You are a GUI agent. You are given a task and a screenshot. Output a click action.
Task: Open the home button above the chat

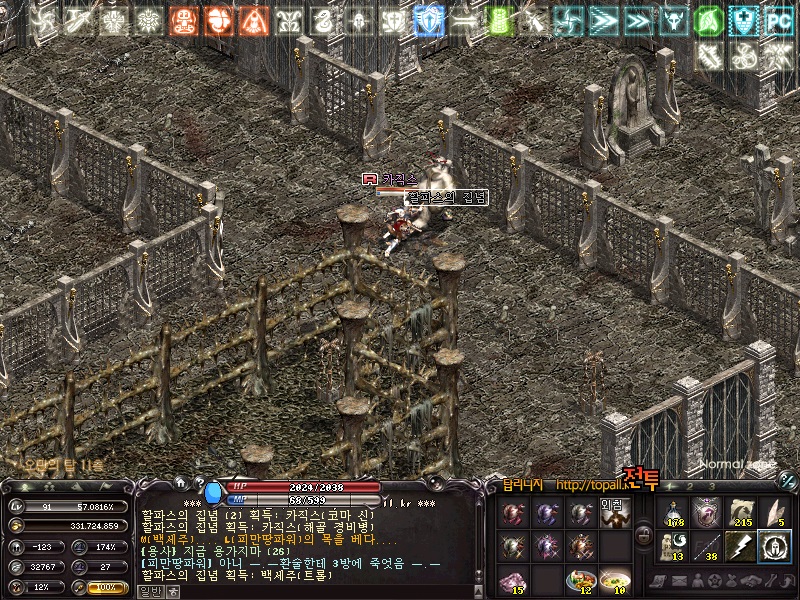pyautogui.click(x=179, y=482)
